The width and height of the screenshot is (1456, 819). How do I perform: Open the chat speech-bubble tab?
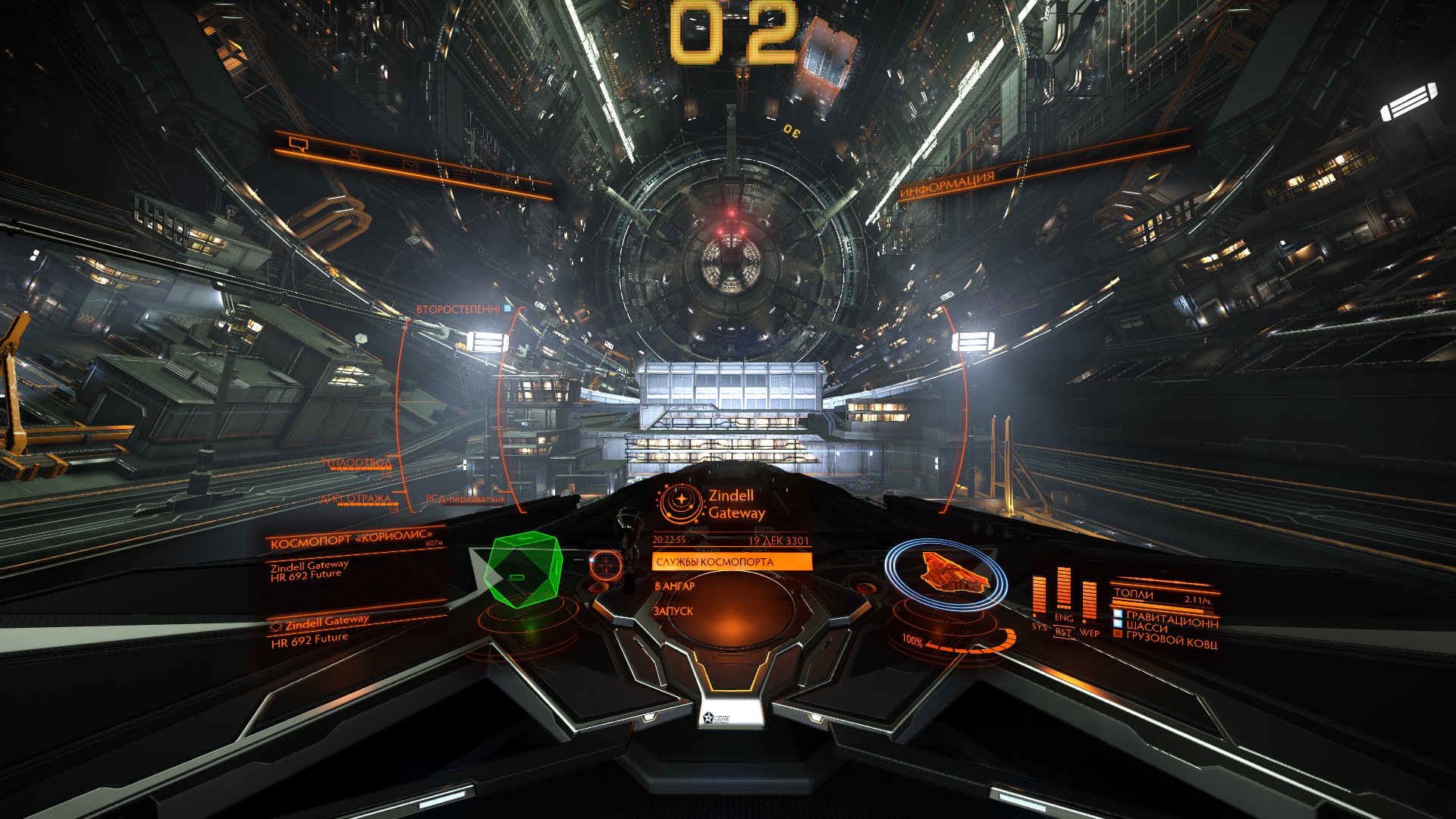coord(298,142)
